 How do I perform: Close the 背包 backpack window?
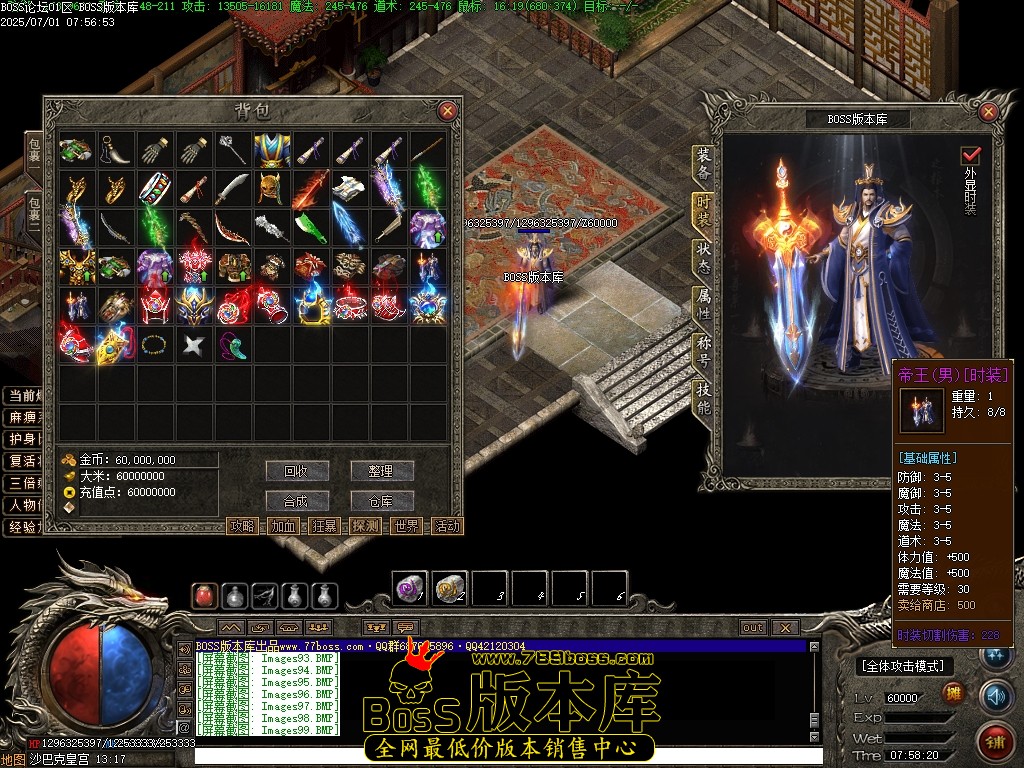click(x=447, y=111)
